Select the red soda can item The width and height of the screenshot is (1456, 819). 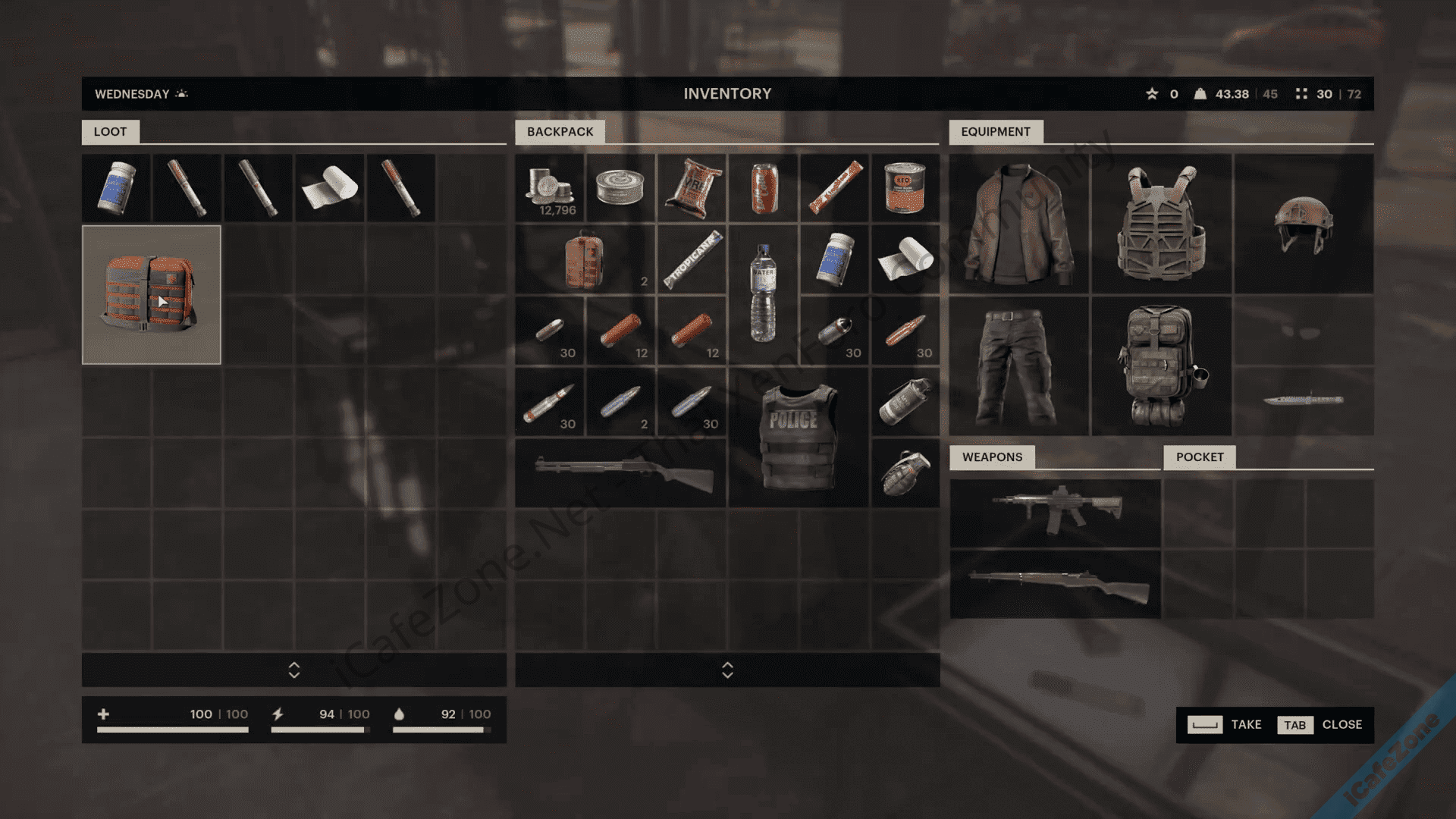tap(763, 187)
